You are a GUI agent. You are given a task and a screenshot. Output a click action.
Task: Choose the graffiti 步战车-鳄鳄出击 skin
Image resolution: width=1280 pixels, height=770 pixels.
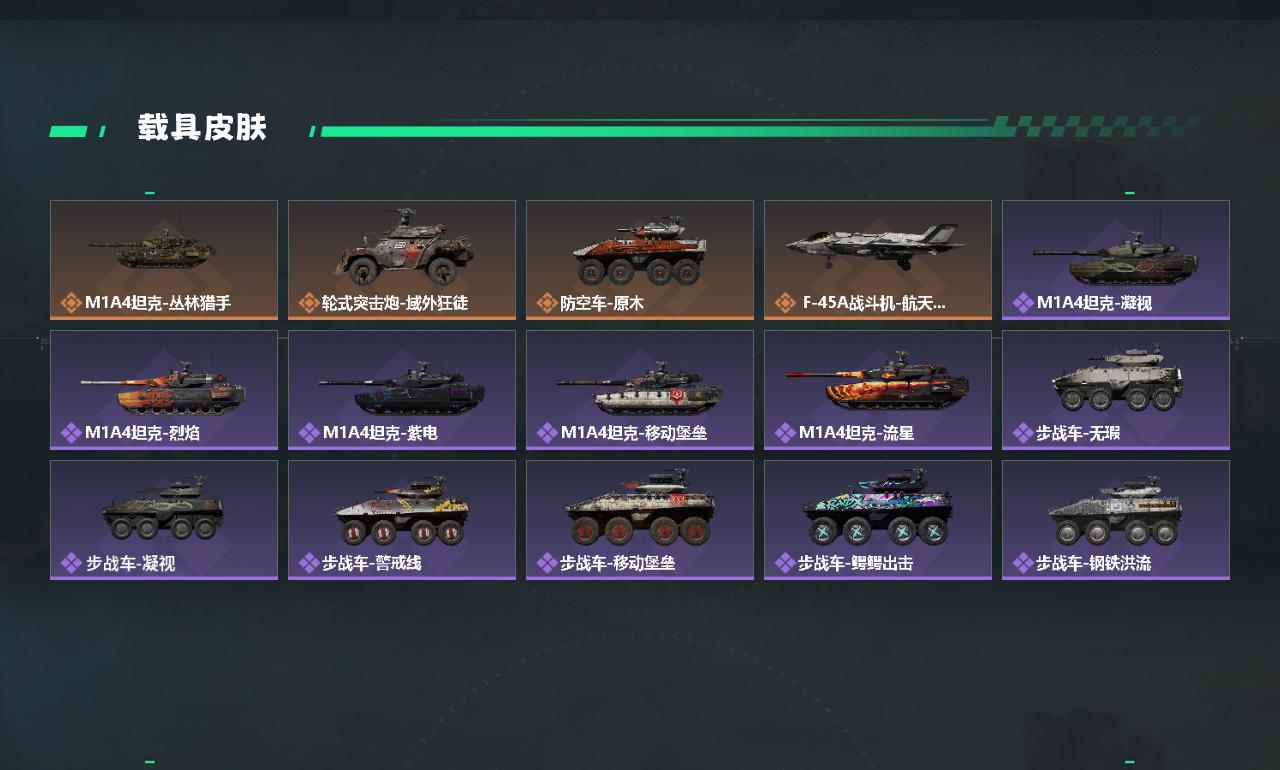point(878,520)
